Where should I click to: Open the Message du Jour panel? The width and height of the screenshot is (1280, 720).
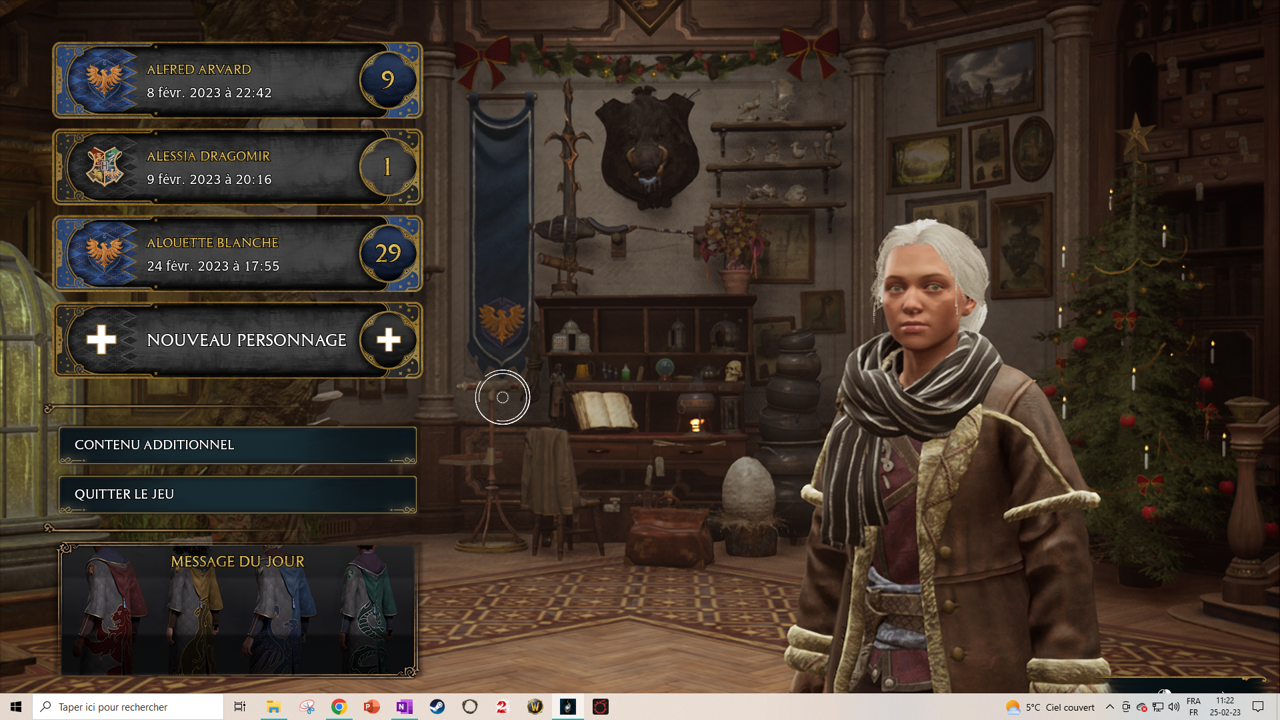coord(237,610)
